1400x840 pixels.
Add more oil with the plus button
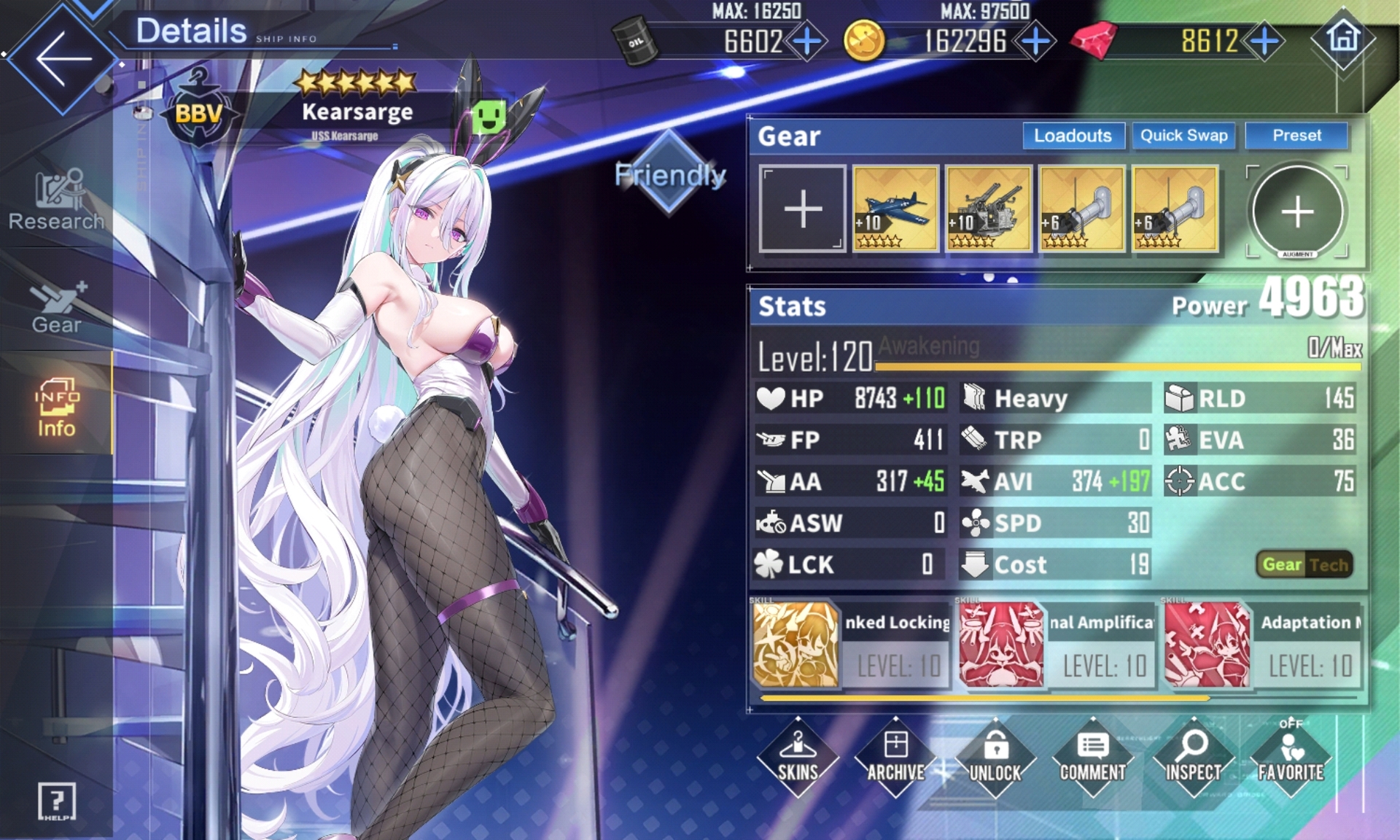[807, 41]
